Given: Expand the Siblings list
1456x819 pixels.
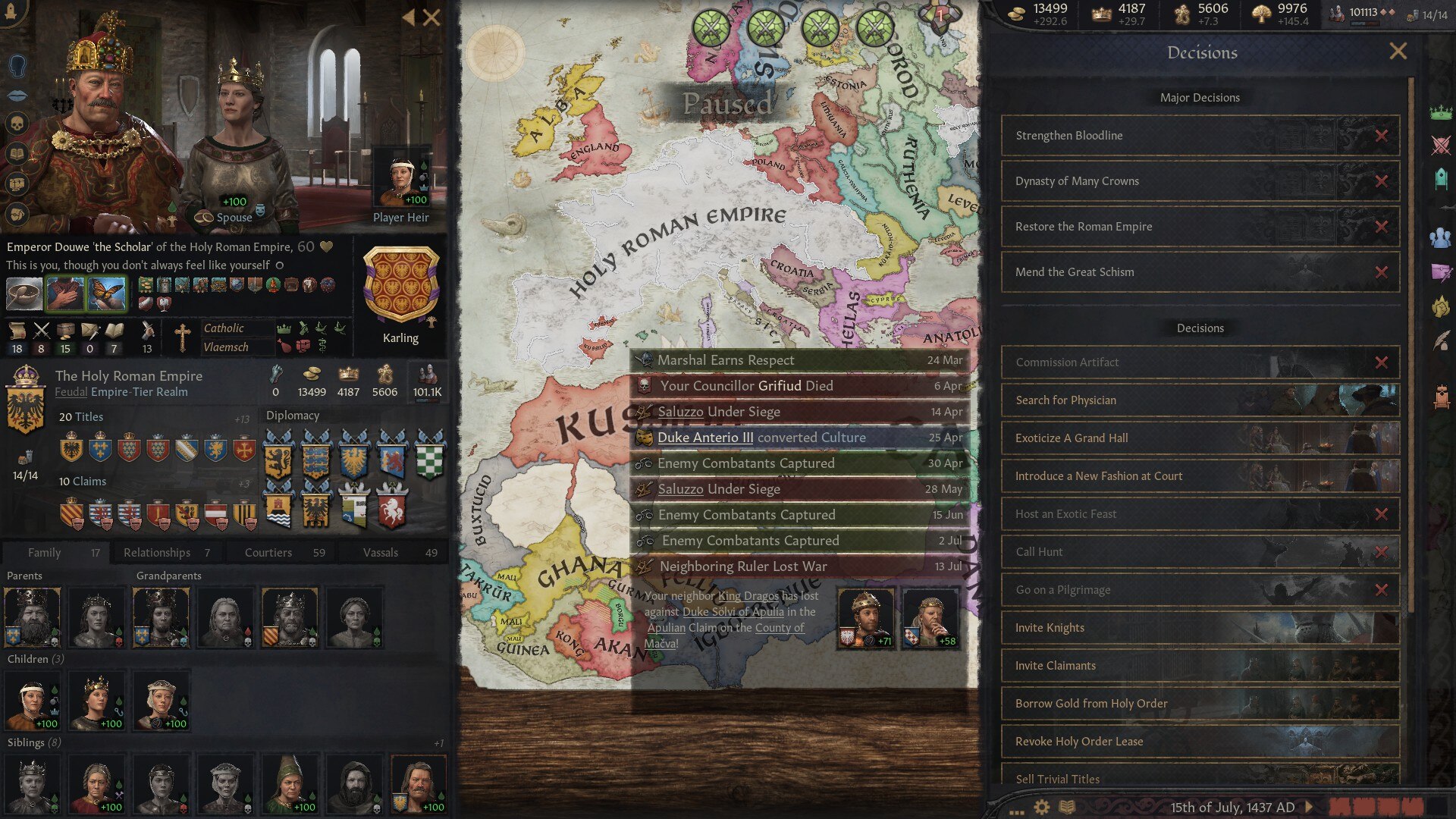Looking at the screenshot, I should tap(438, 743).
